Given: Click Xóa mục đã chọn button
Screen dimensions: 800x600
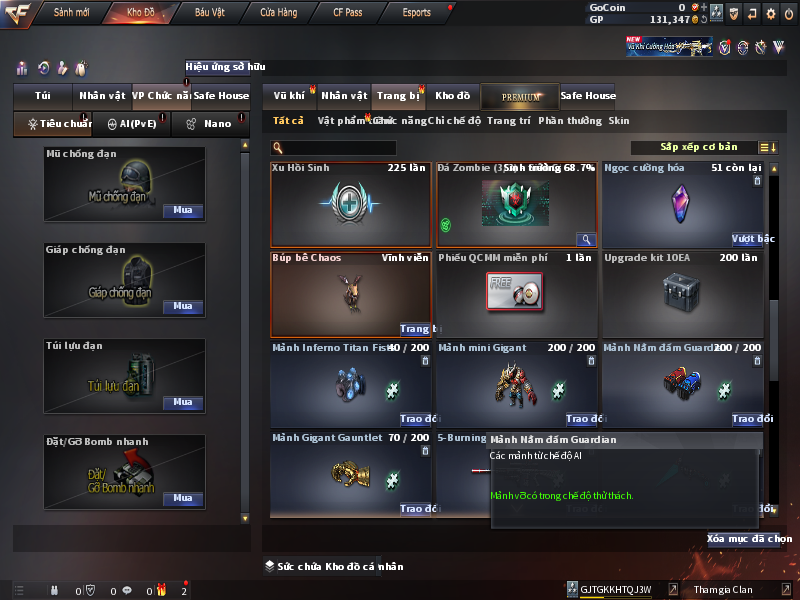Looking at the screenshot, I should pyautogui.click(x=749, y=539).
